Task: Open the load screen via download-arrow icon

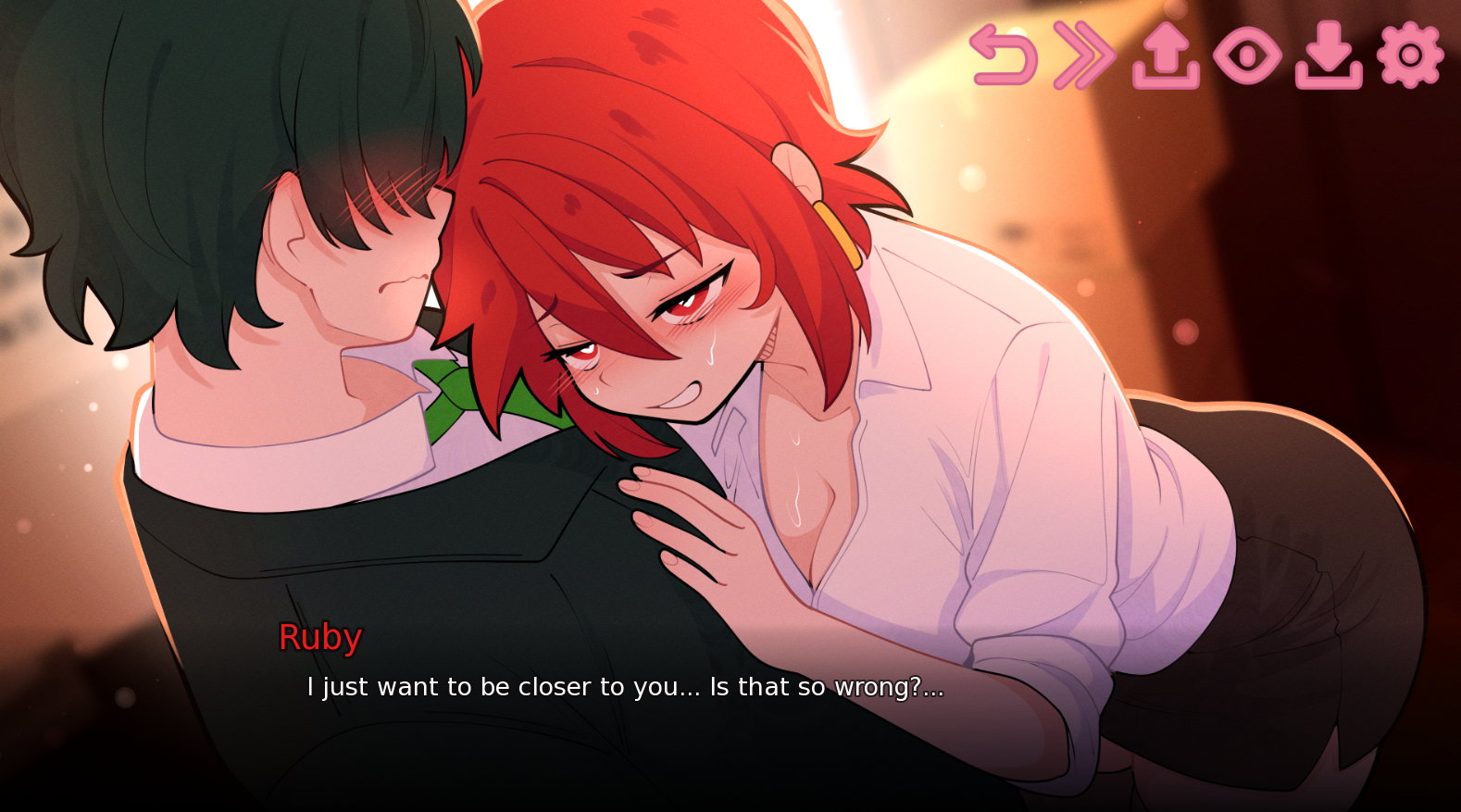Action: pyautogui.click(x=1330, y=56)
